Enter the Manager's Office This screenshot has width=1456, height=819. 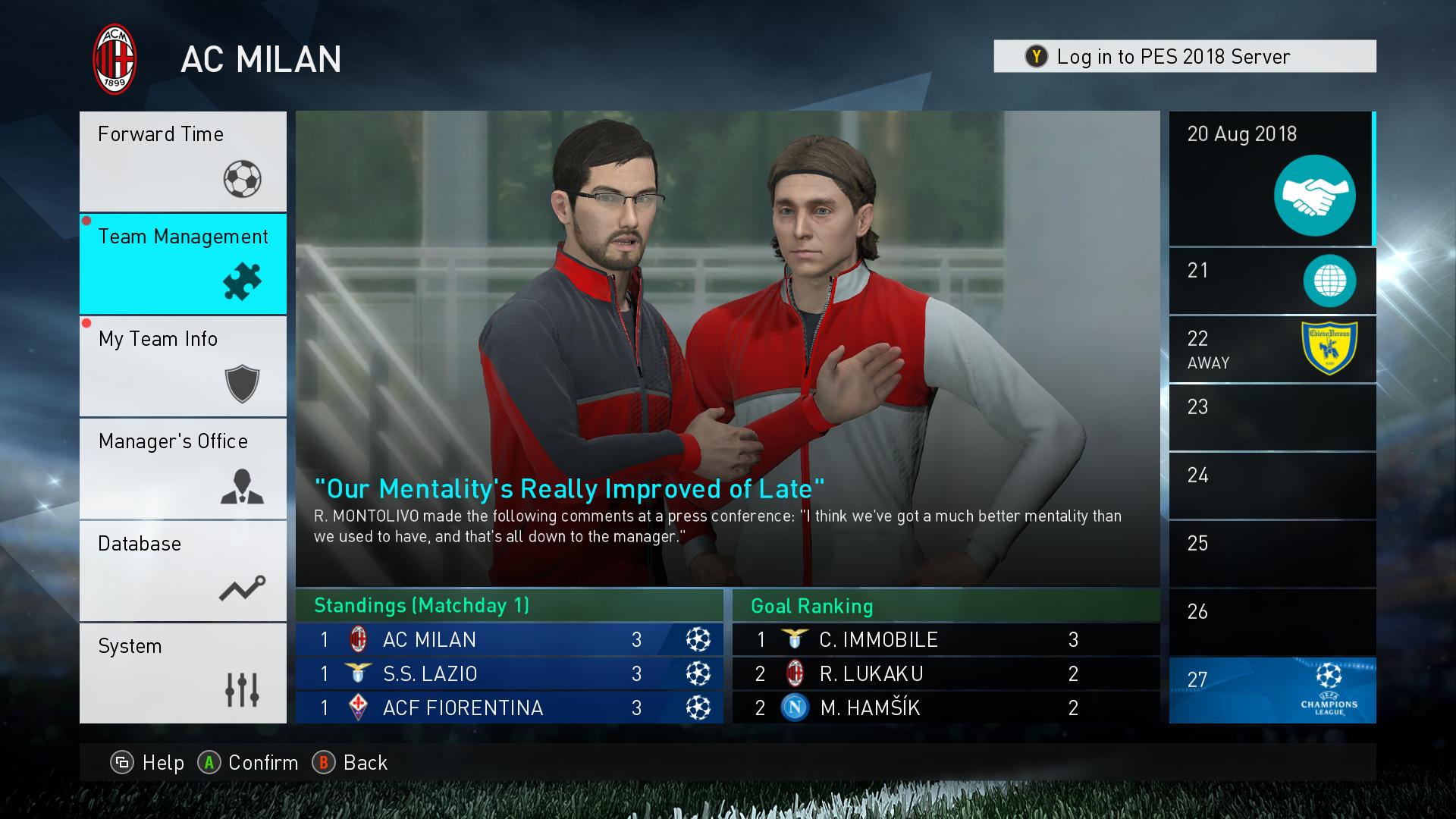[x=183, y=469]
